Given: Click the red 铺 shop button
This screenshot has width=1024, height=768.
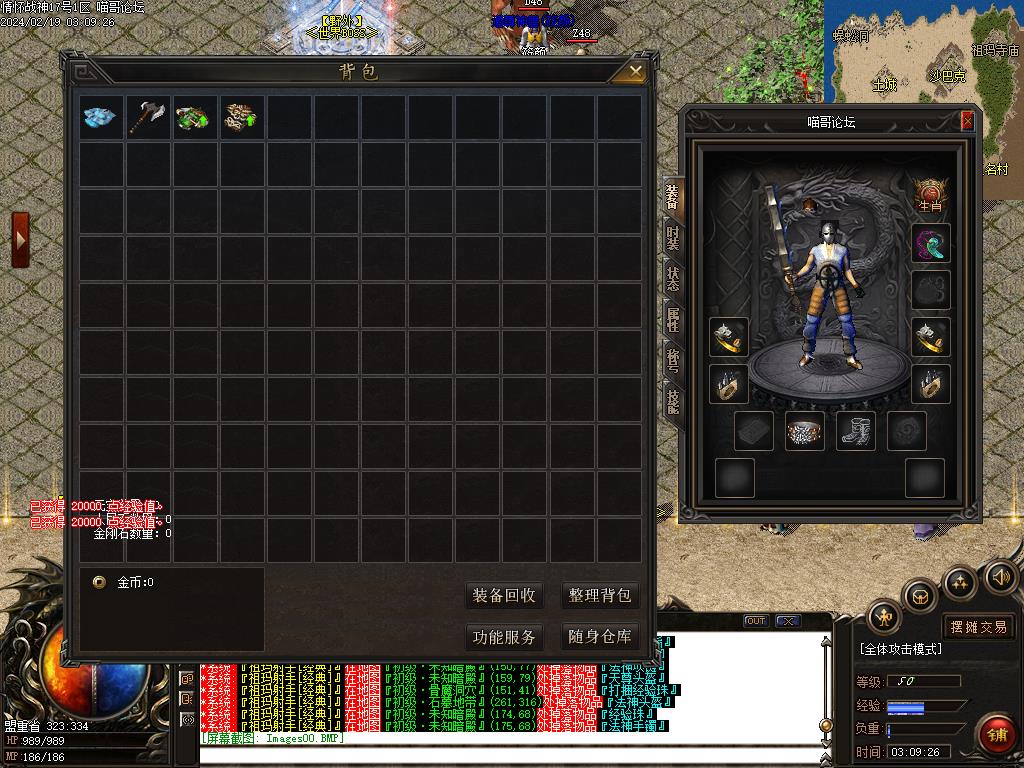Looking at the screenshot, I should (x=997, y=735).
